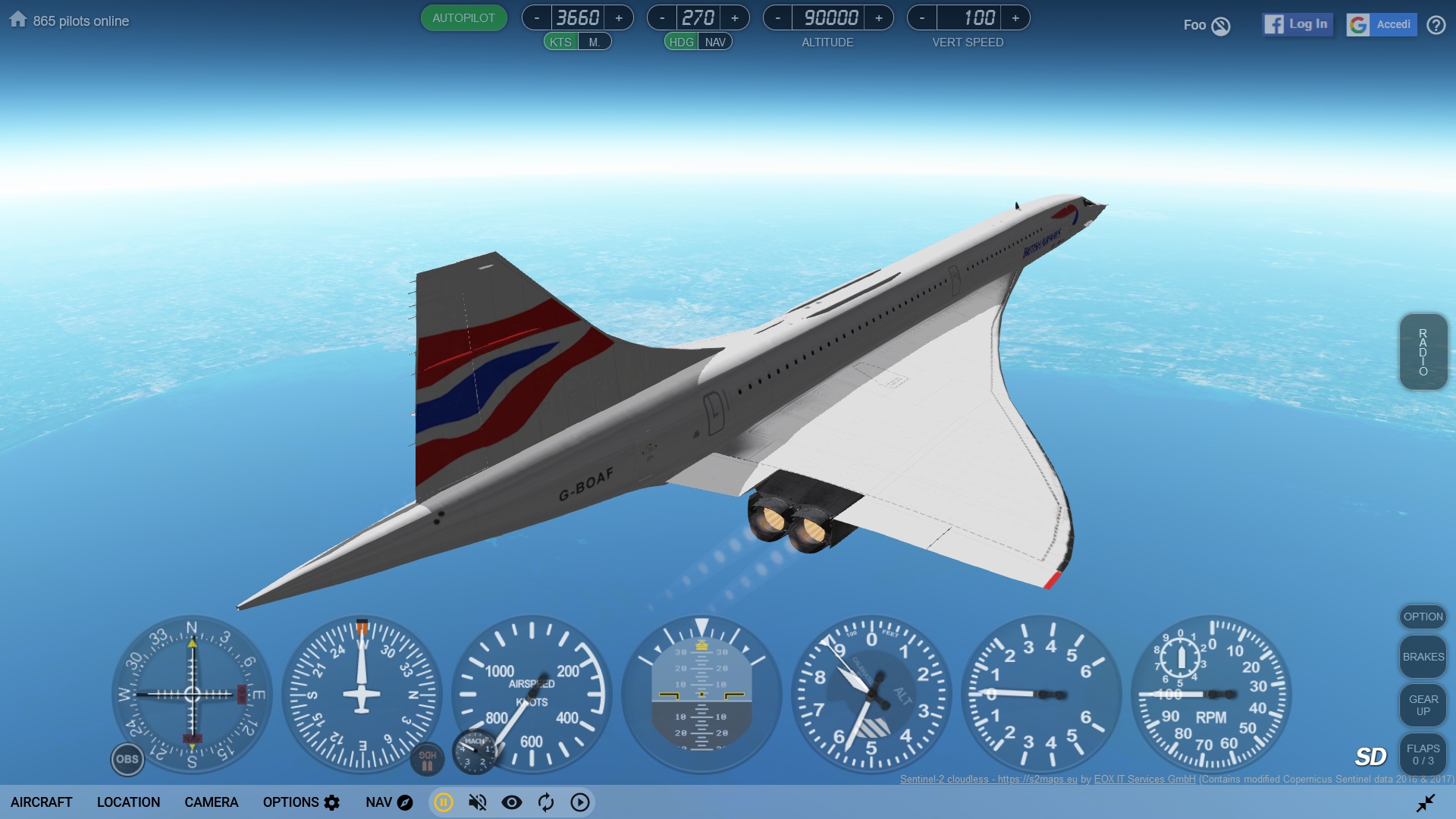1456x819 pixels.
Task: Open the LOCATION menu
Action: [128, 802]
